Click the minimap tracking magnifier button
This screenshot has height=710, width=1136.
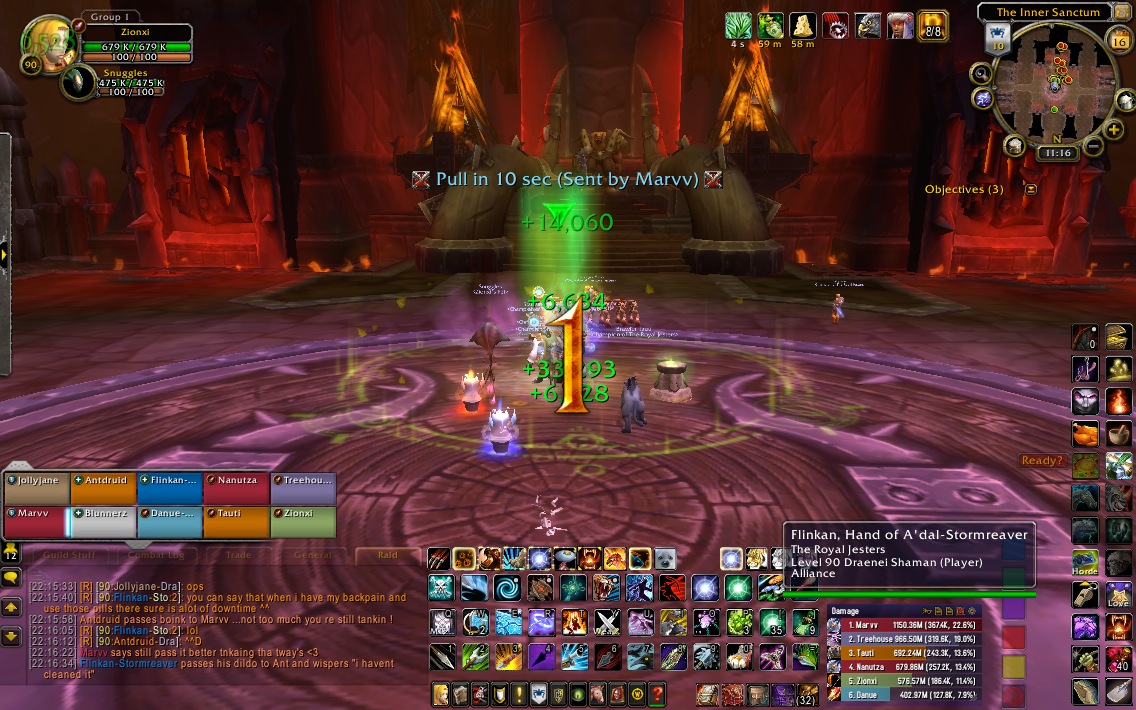[x=981, y=73]
